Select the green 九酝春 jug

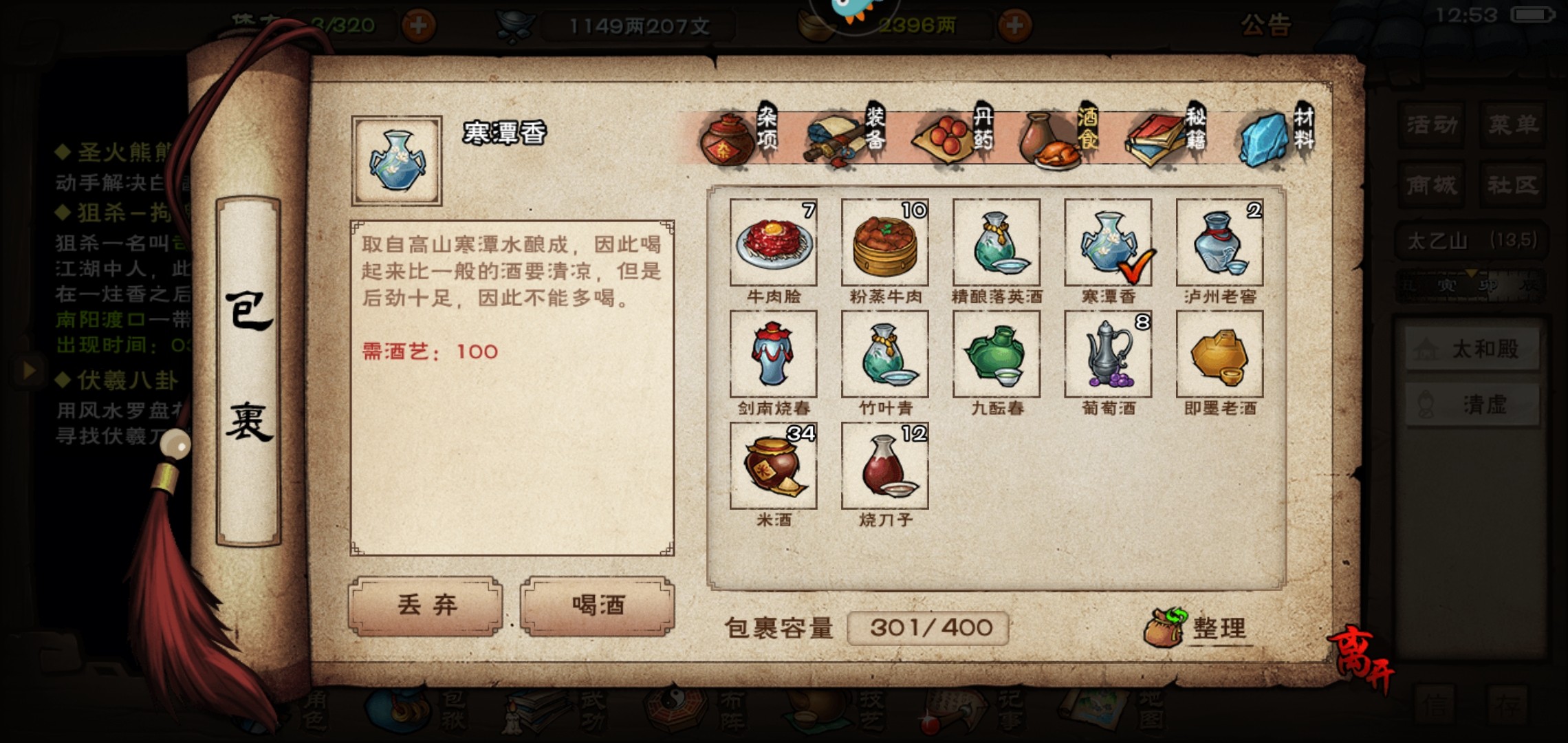click(997, 354)
